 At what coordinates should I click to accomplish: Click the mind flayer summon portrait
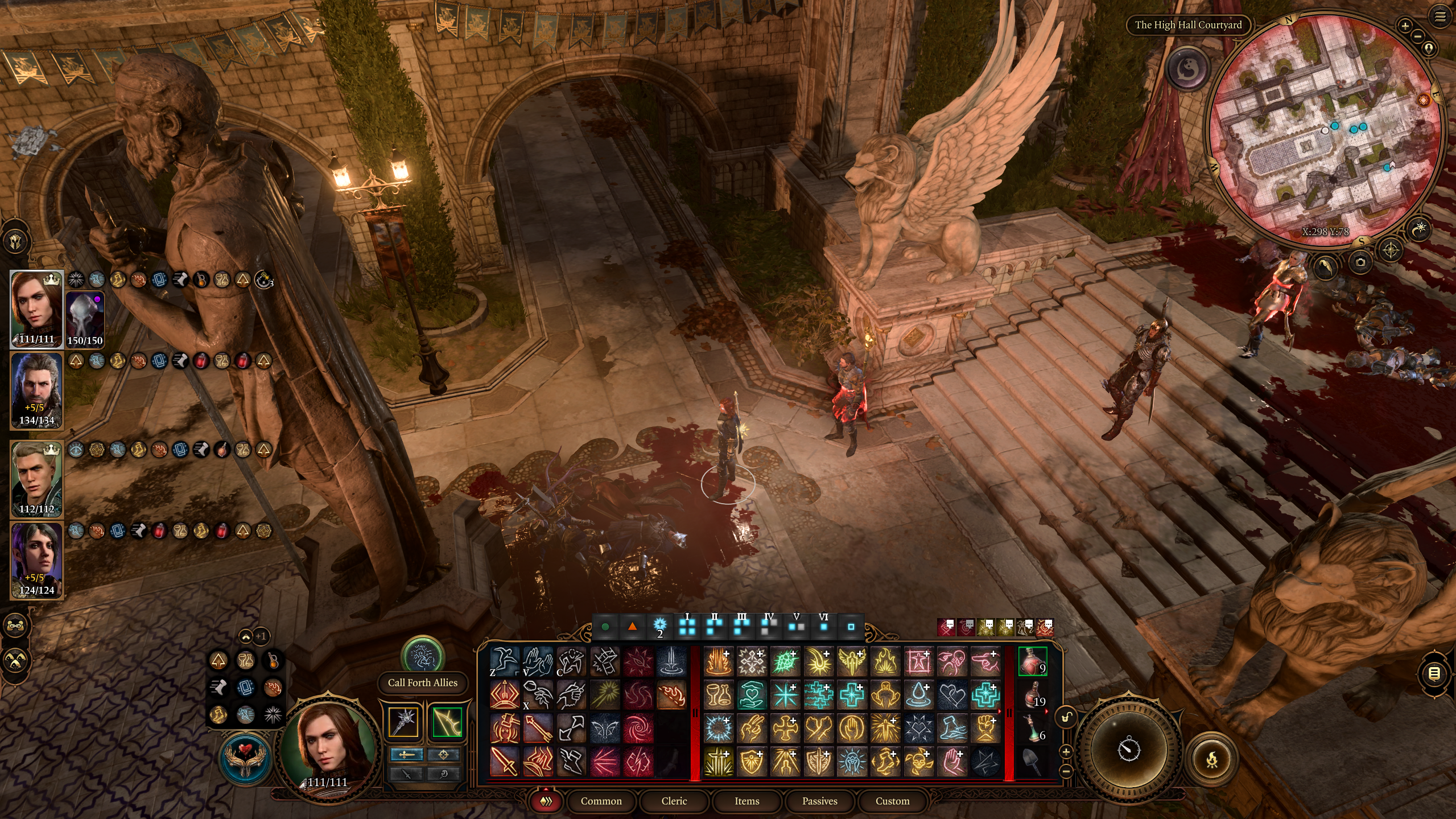(85, 319)
